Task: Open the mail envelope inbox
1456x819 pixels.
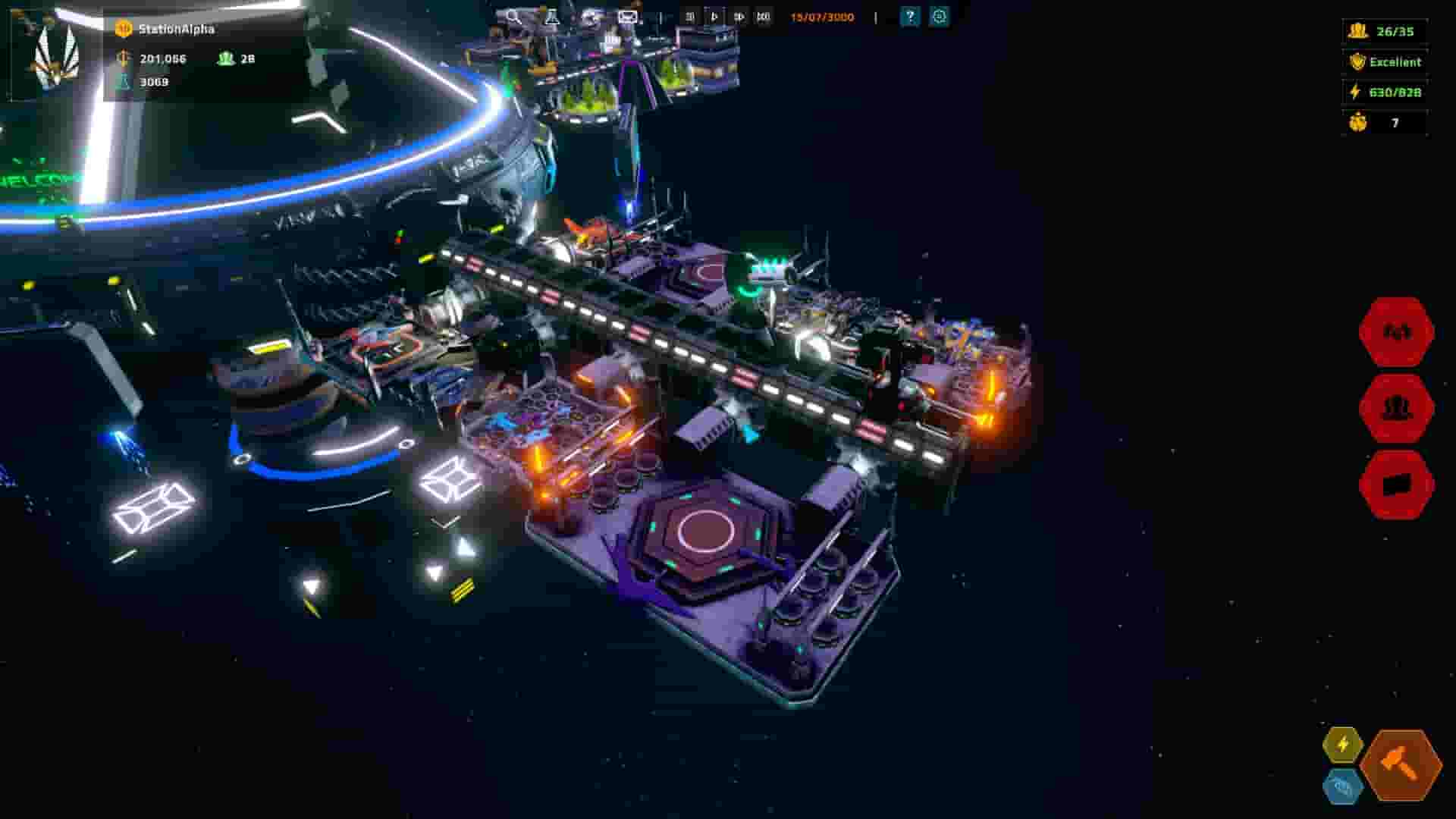Action: tap(627, 17)
